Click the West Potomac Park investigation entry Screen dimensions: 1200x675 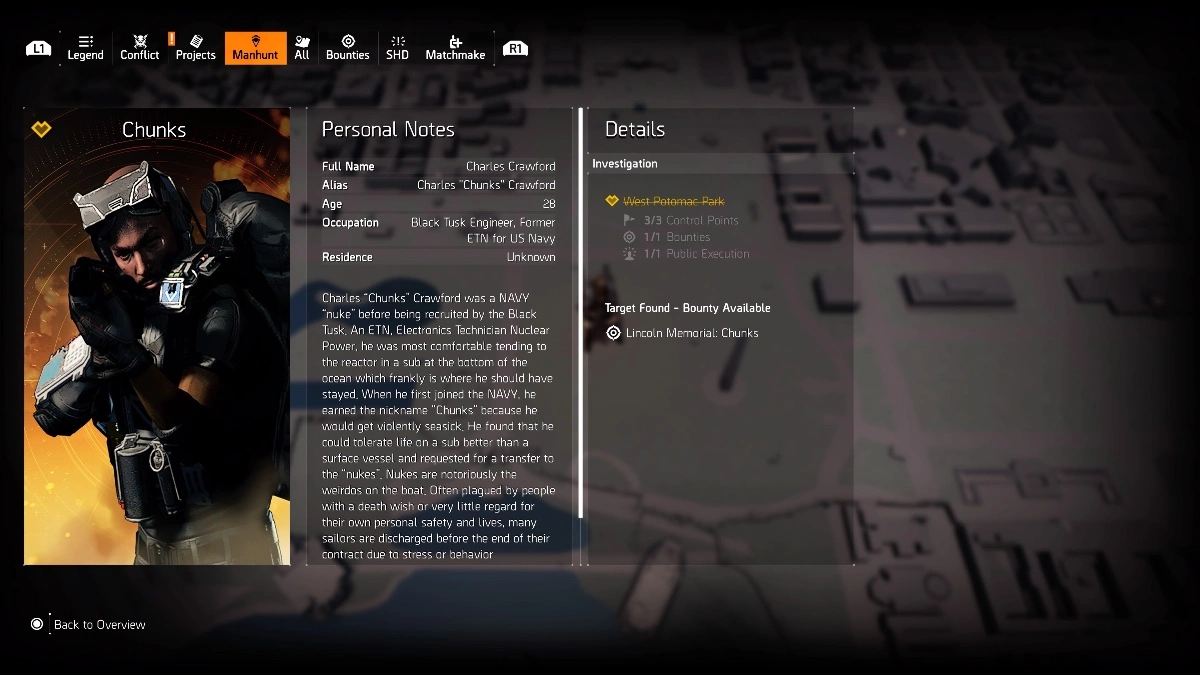coord(673,201)
